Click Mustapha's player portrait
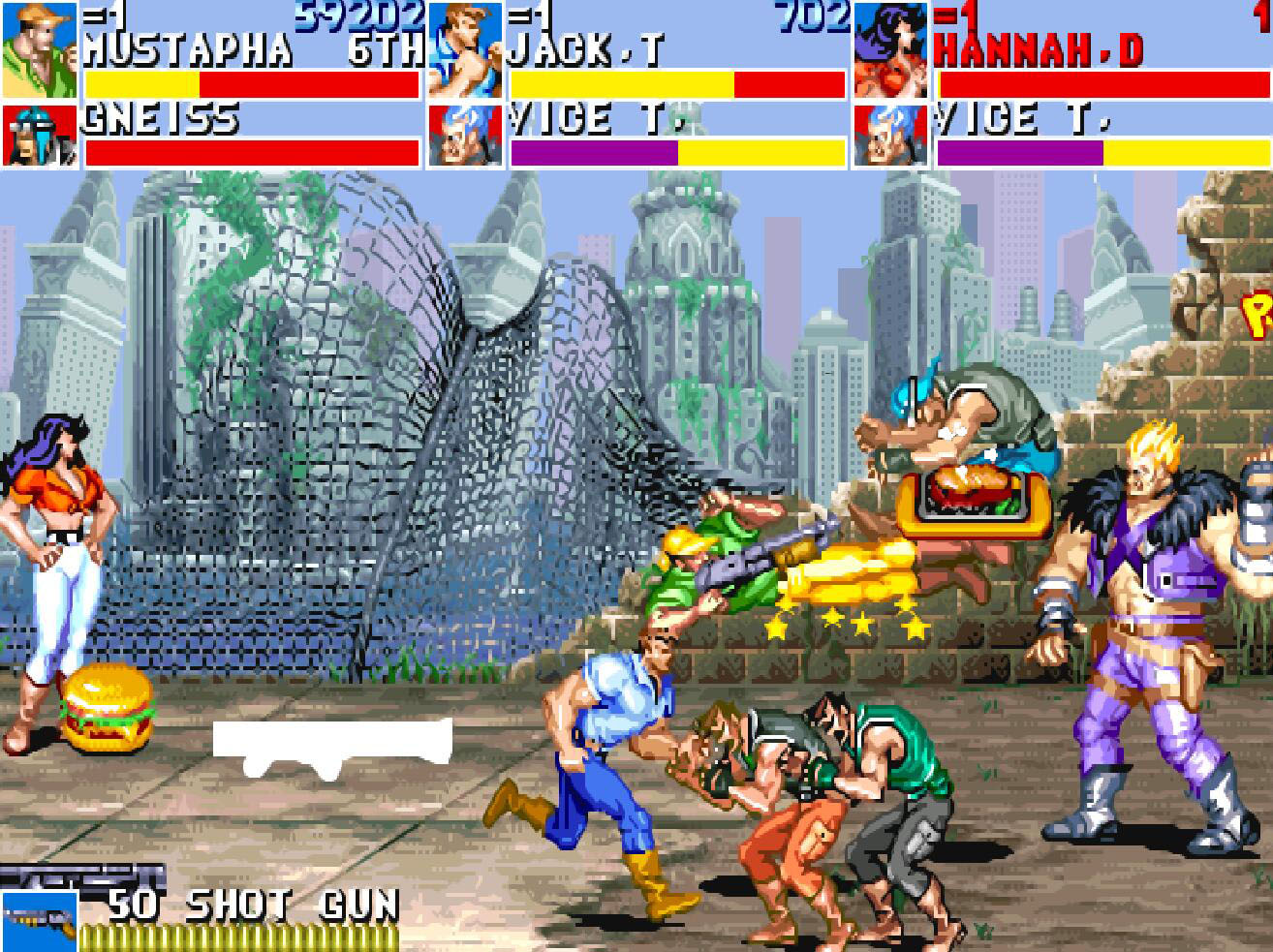 click(x=40, y=49)
